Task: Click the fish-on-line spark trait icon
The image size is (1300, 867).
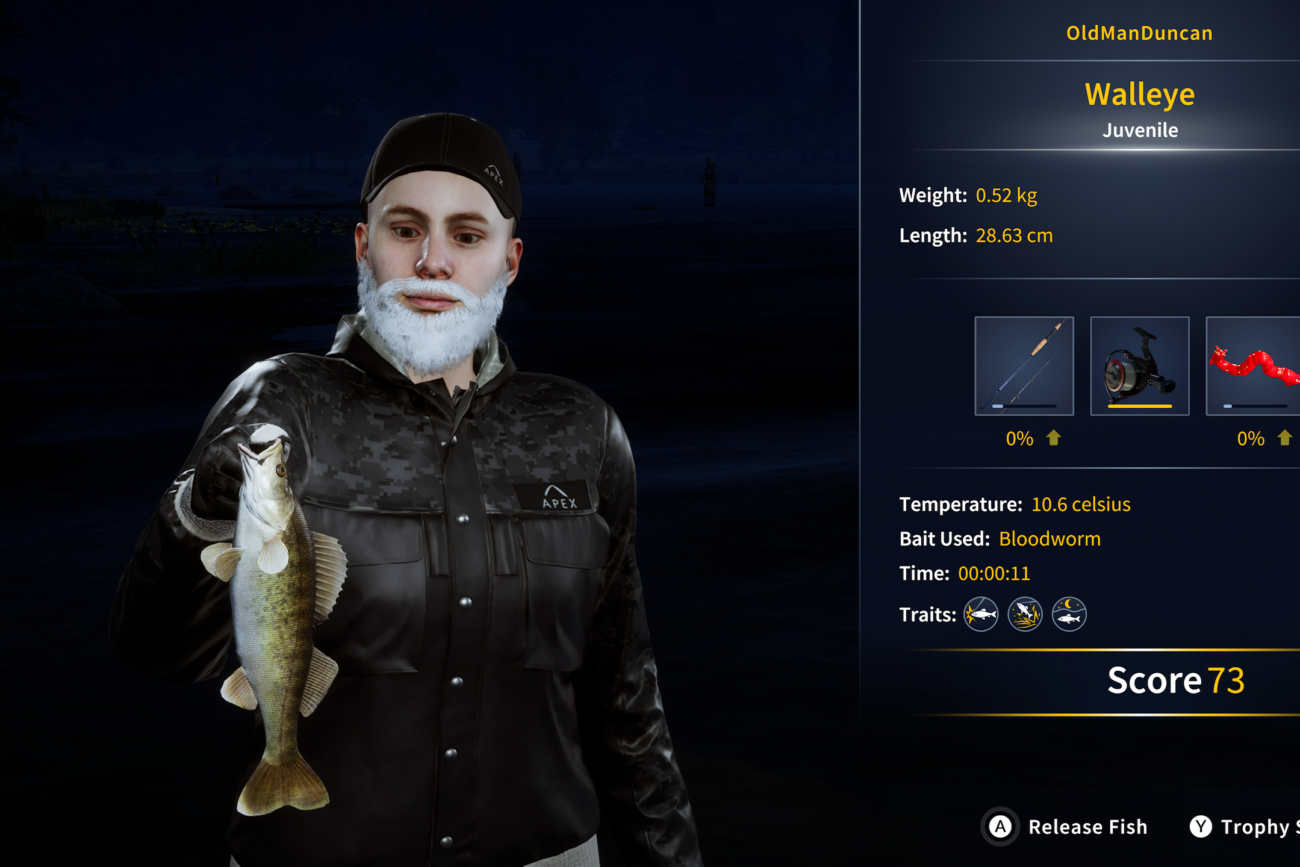Action: 981,614
